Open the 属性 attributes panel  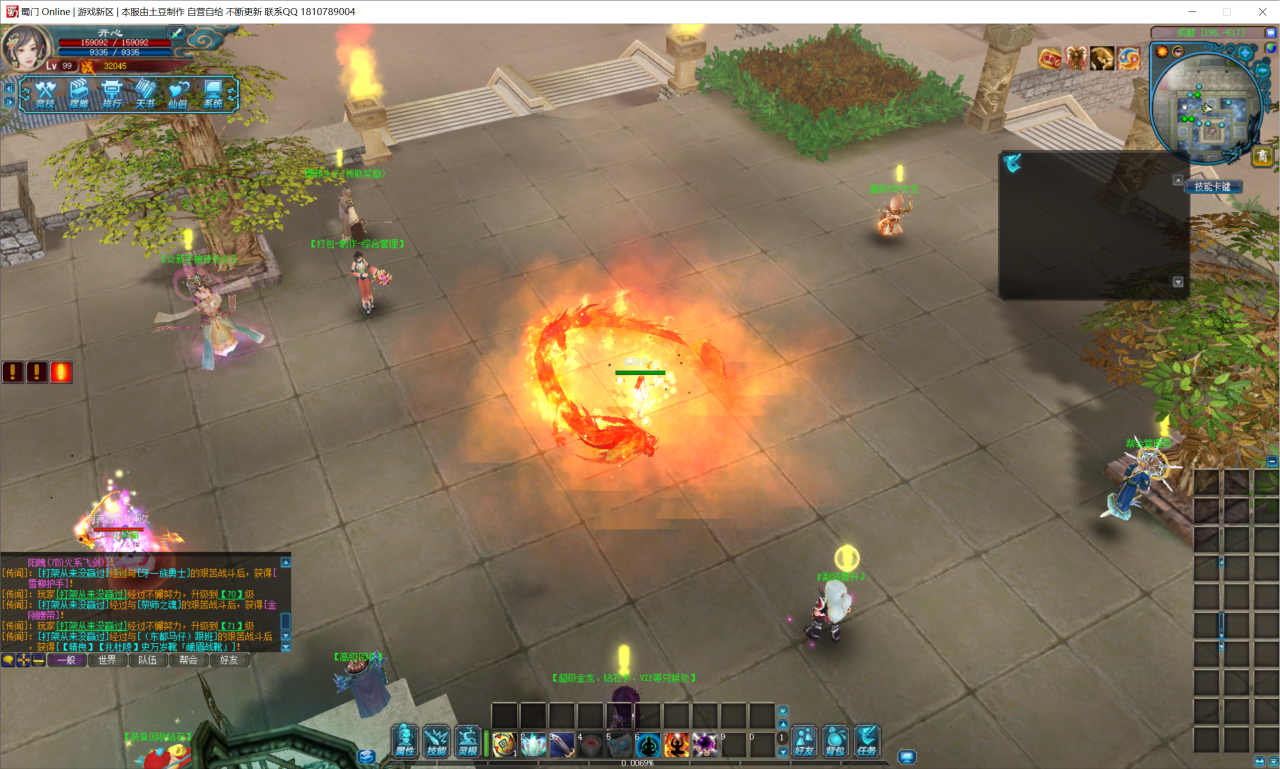coord(405,741)
